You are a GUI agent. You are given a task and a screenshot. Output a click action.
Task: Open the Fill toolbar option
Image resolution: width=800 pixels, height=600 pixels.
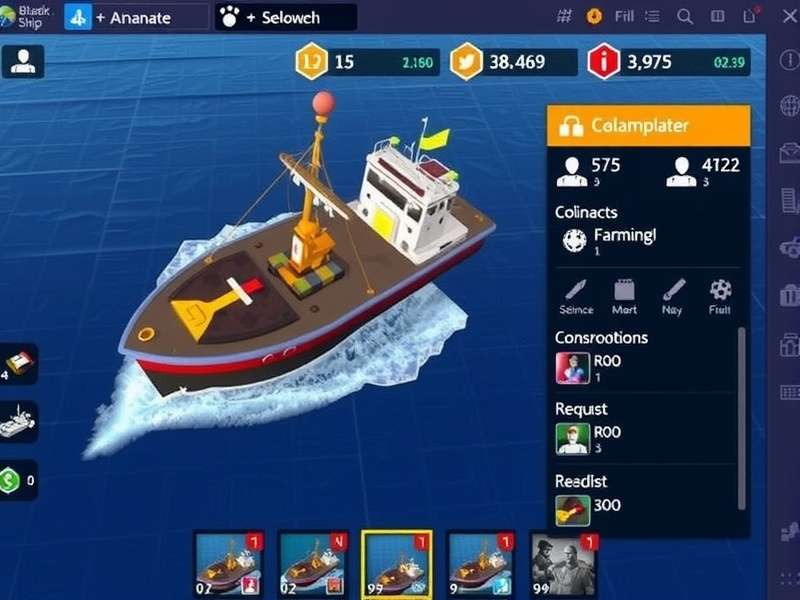pyautogui.click(x=624, y=16)
